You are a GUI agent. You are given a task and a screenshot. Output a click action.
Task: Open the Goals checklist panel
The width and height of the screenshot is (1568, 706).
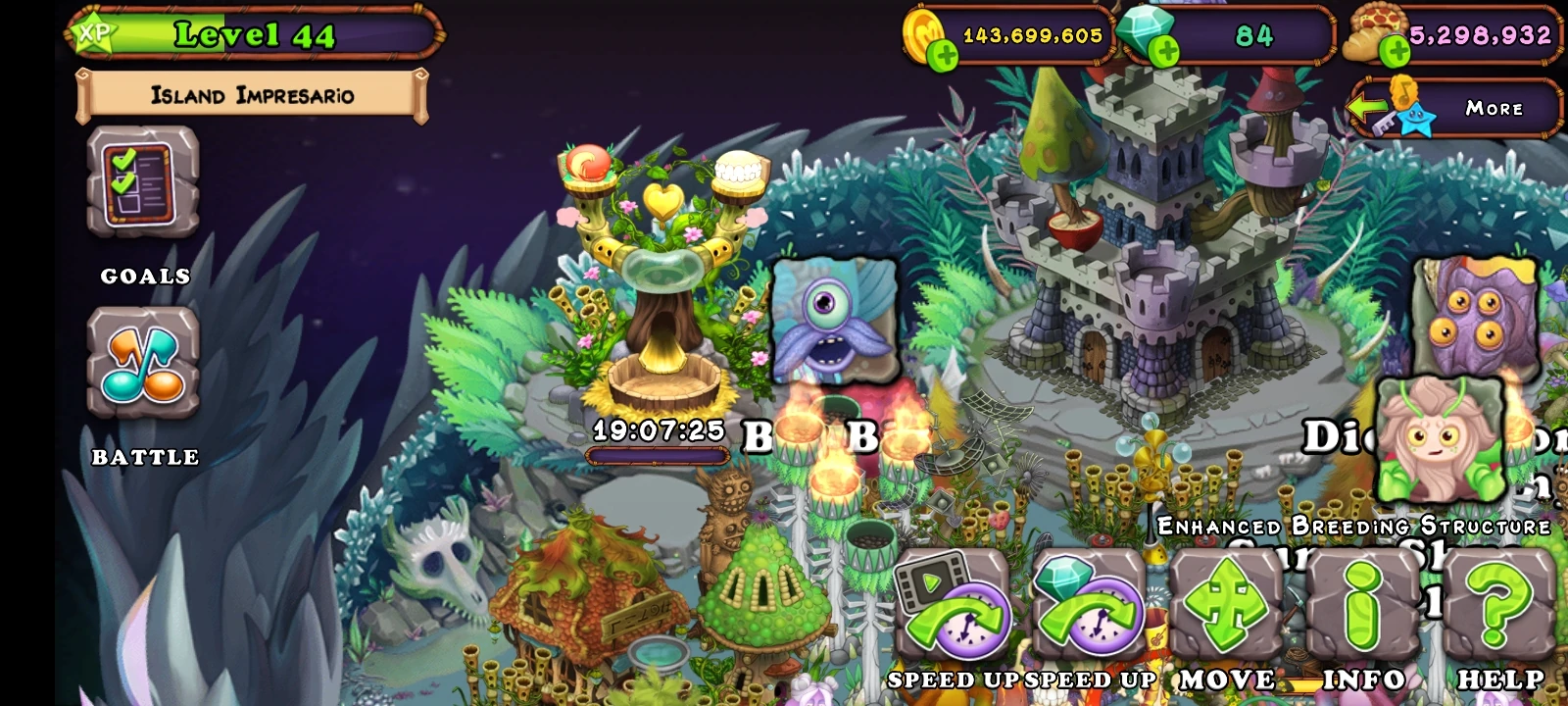[143, 186]
